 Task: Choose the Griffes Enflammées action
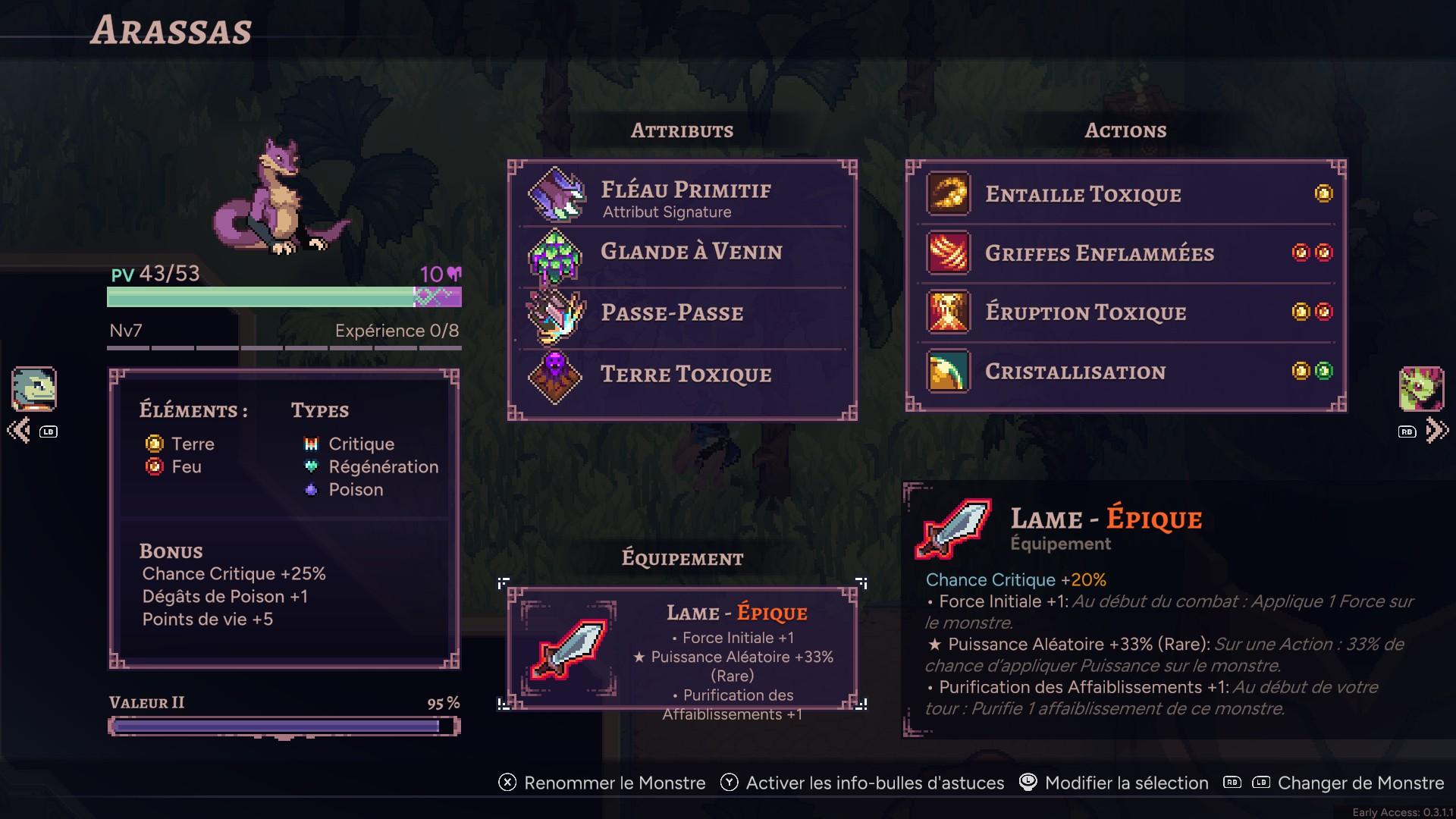[x=1125, y=253]
